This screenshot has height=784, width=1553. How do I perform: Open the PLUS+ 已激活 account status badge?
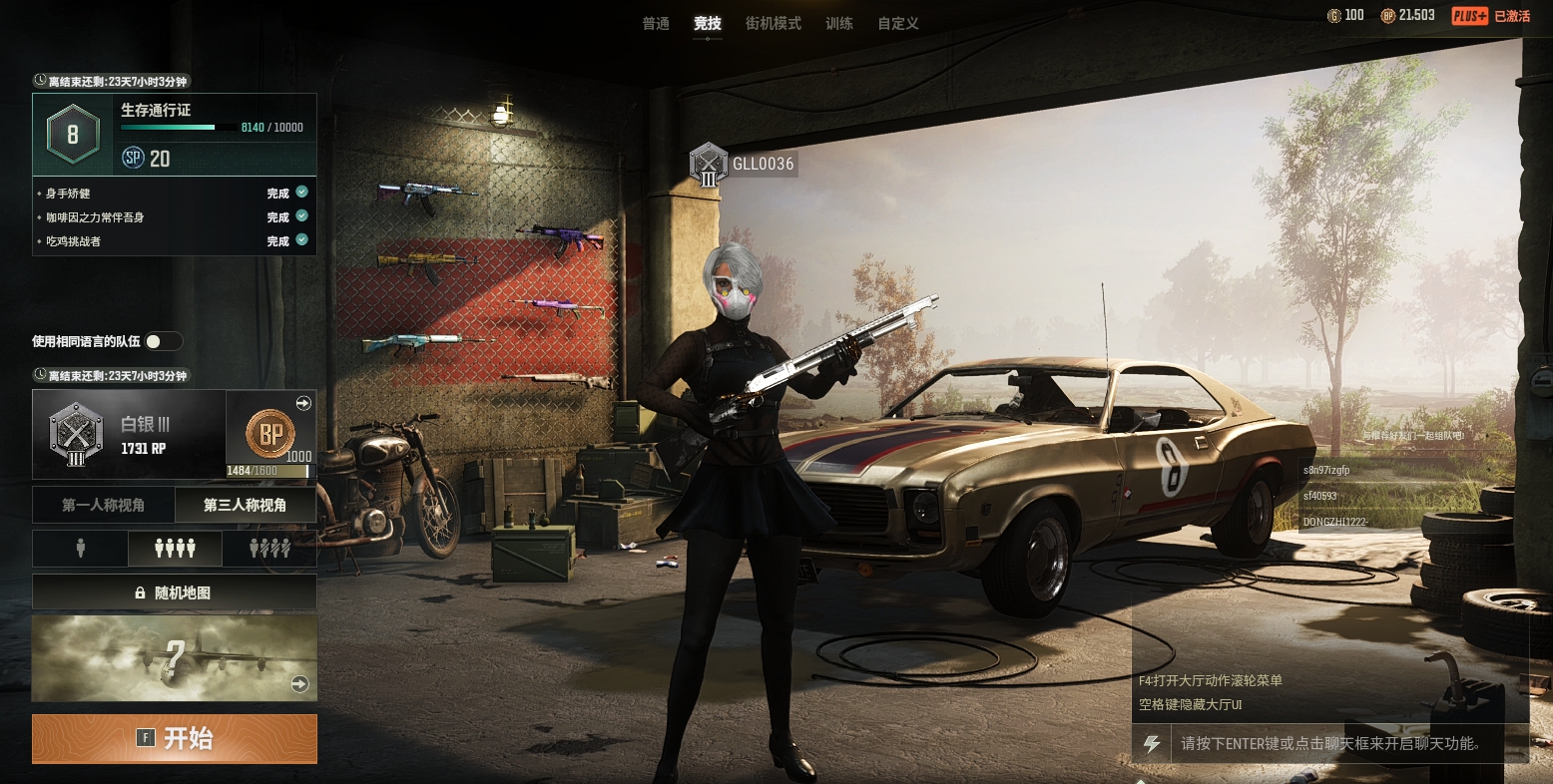(x=1491, y=15)
